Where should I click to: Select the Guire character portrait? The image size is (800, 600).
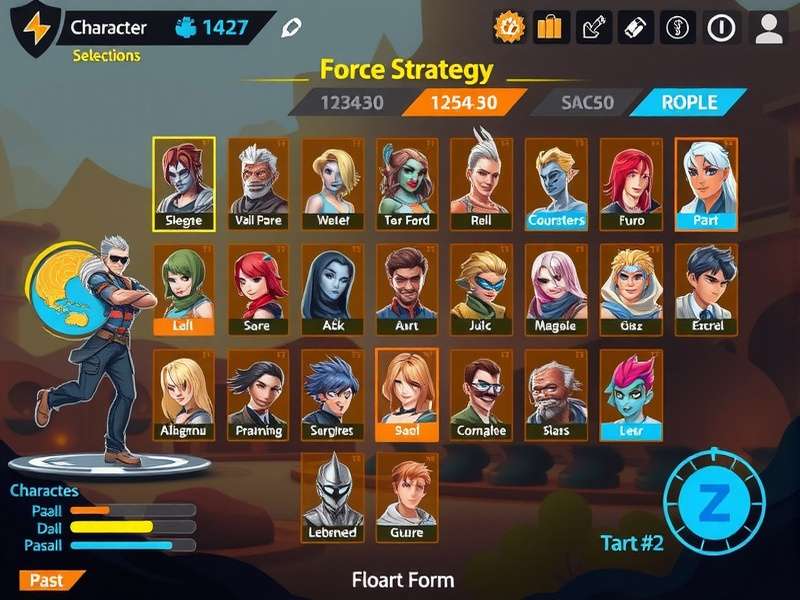pyautogui.click(x=407, y=497)
